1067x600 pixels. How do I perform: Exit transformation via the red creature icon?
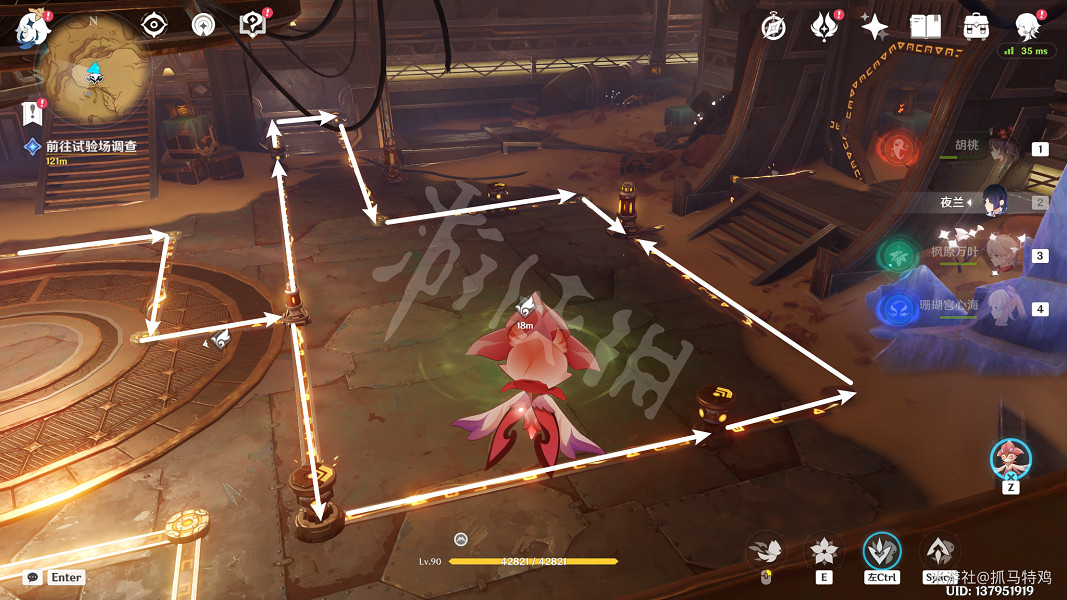1010,459
